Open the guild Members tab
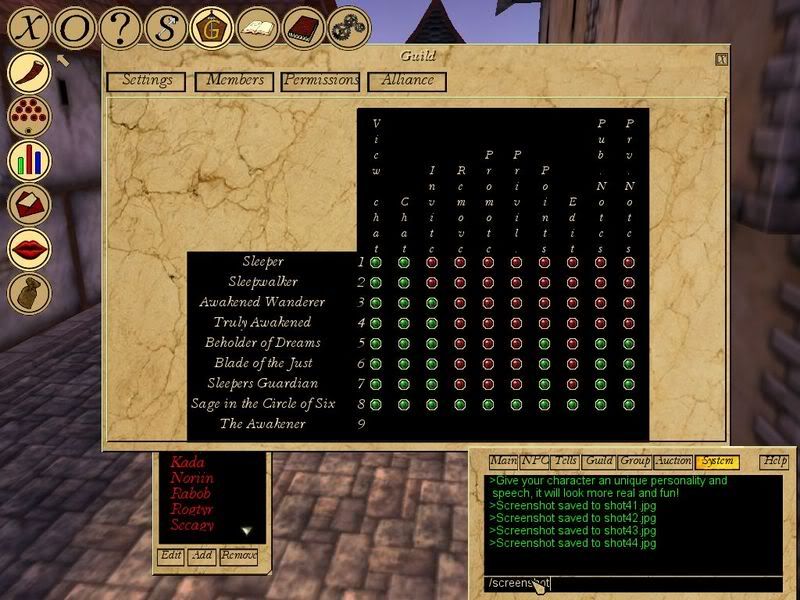The width and height of the screenshot is (800, 600). 236,81
